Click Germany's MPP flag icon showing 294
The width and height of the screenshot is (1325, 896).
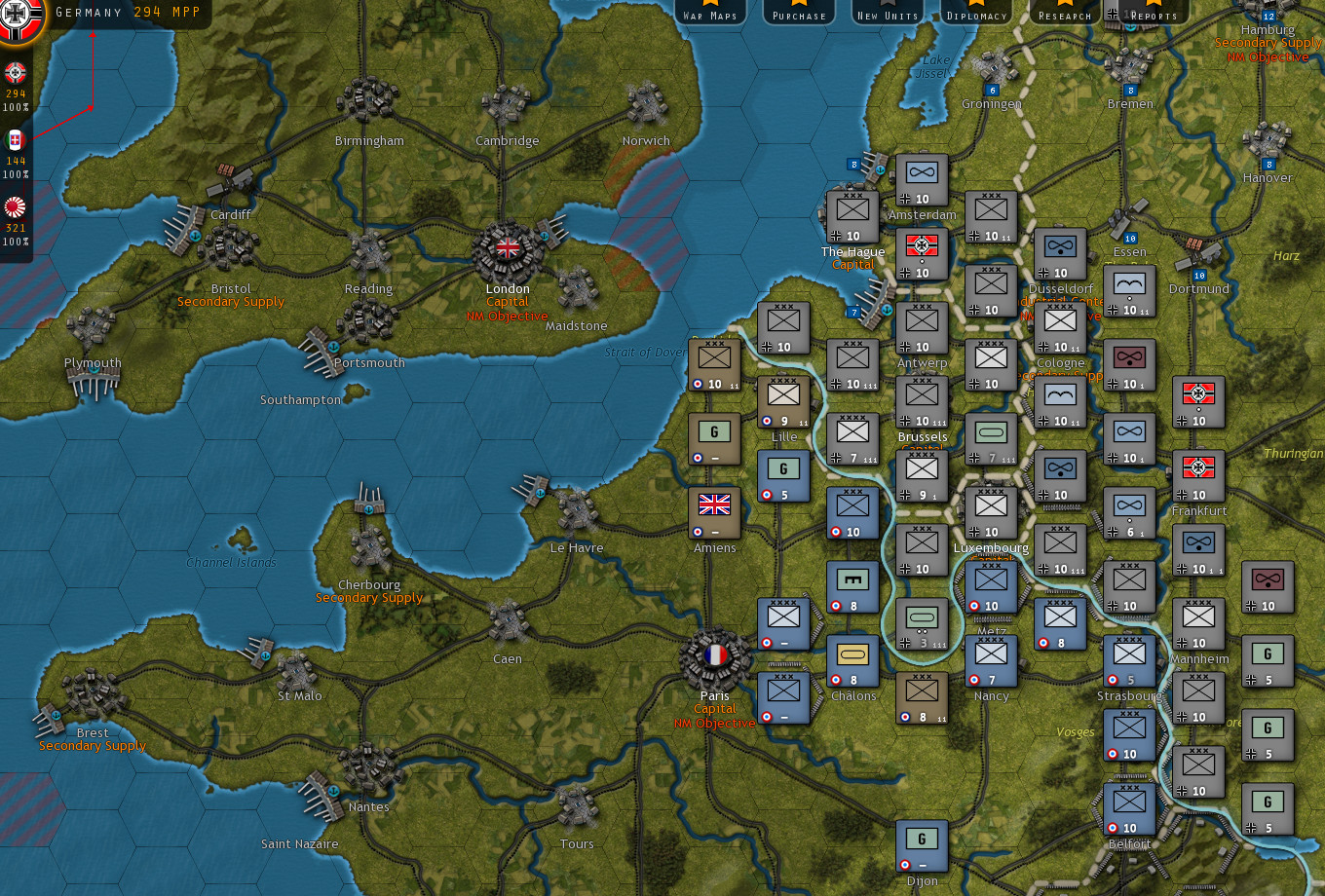[14, 71]
